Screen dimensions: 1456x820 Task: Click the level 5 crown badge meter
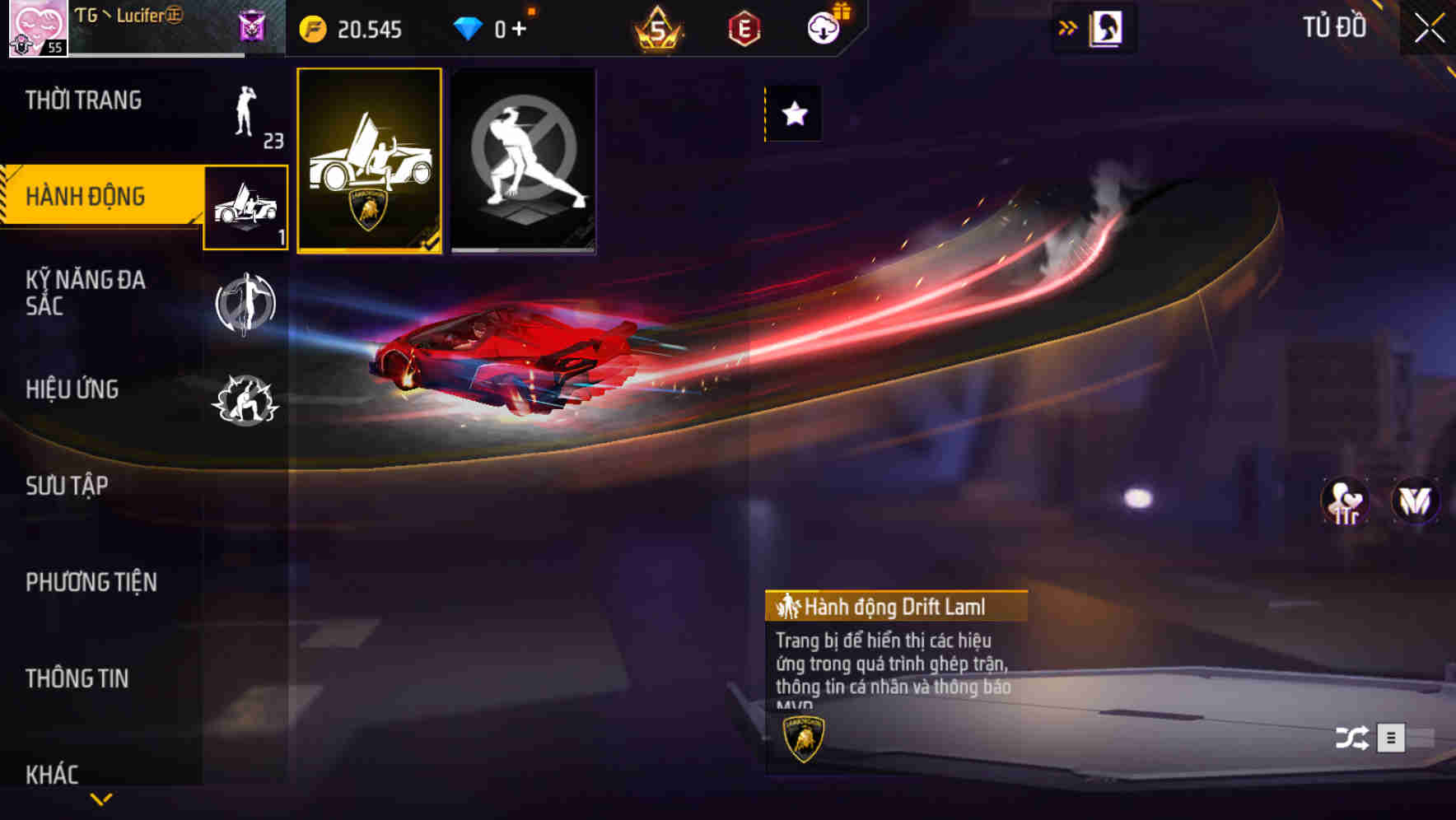659,30
